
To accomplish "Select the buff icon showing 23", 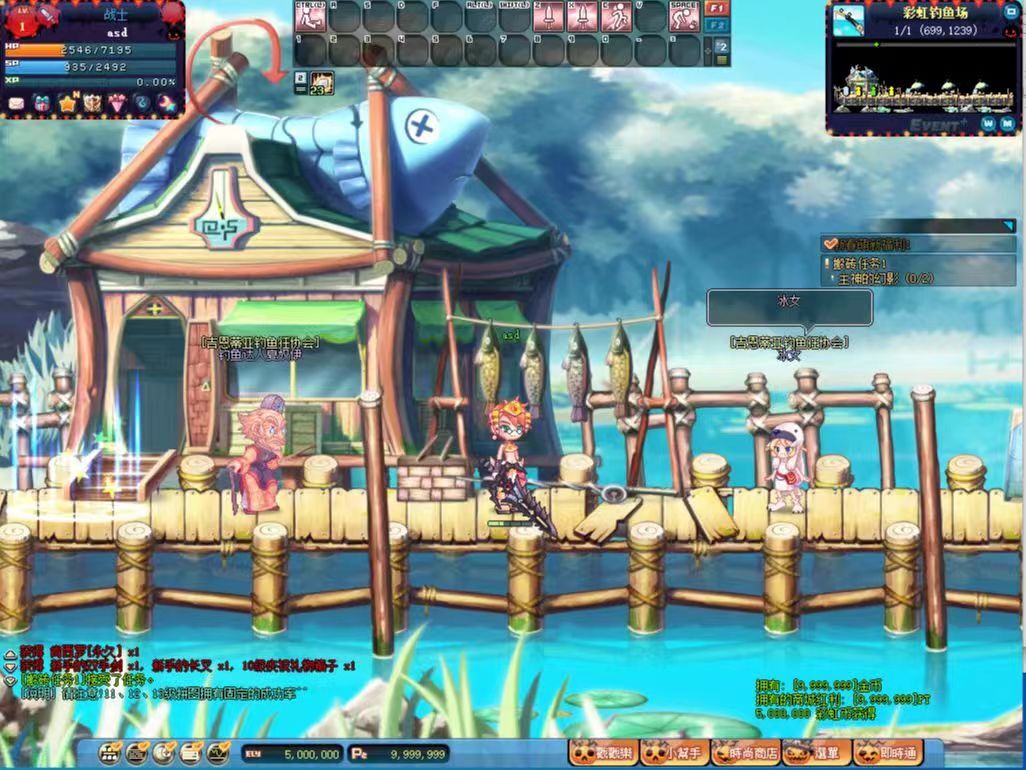I will 321,83.
